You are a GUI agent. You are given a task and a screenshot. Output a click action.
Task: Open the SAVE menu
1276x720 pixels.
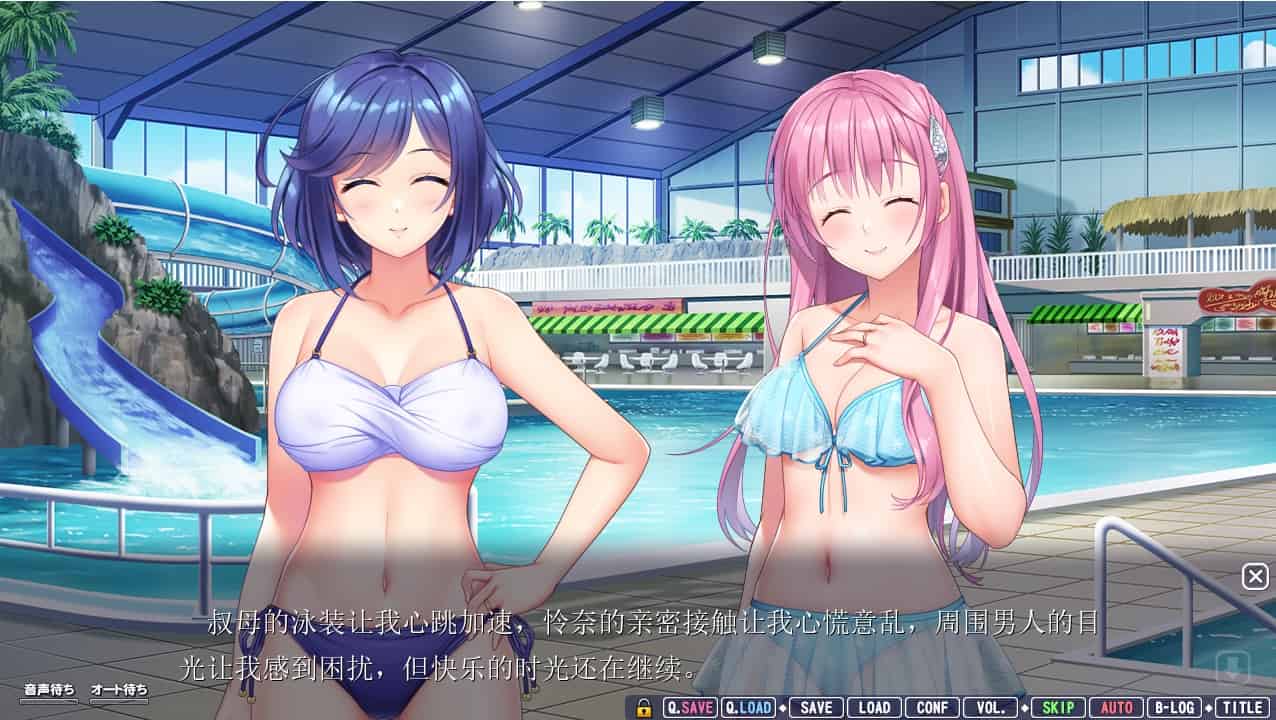point(816,707)
